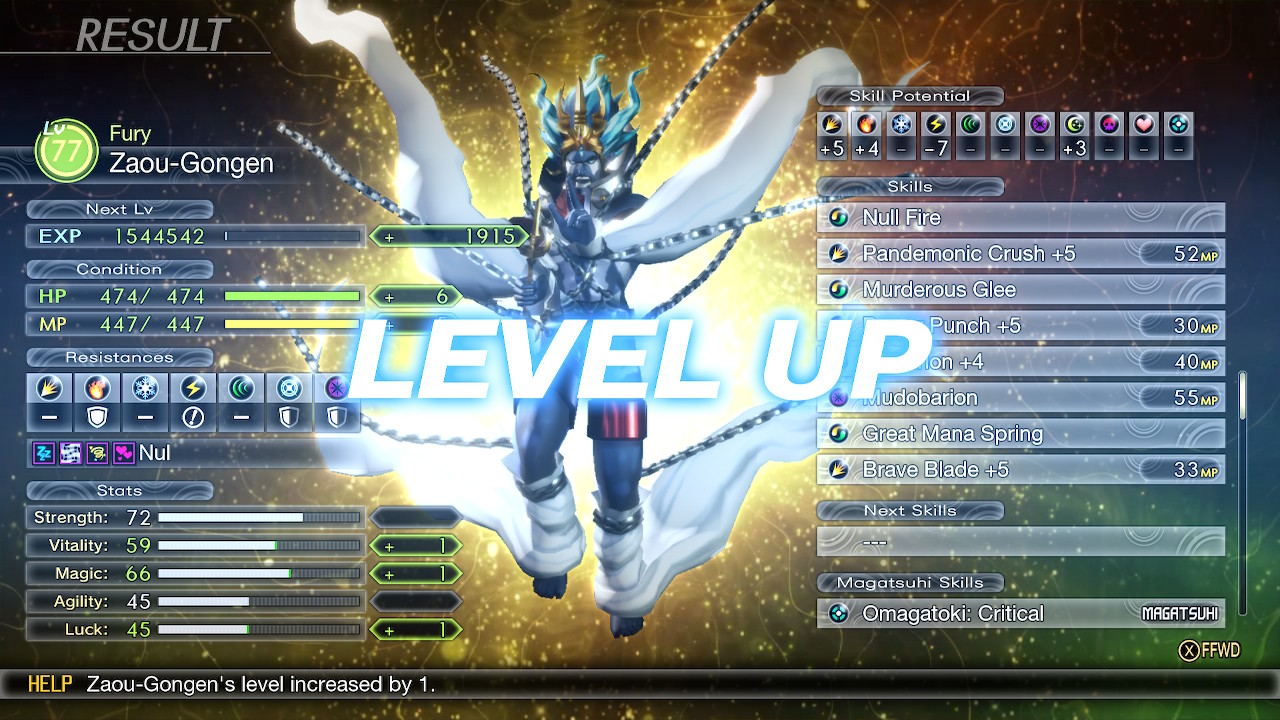The height and width of the screenshot is (720, 1280).
Task: Click the hearts charm ailment icon near Nul
Action: (125, 455)
